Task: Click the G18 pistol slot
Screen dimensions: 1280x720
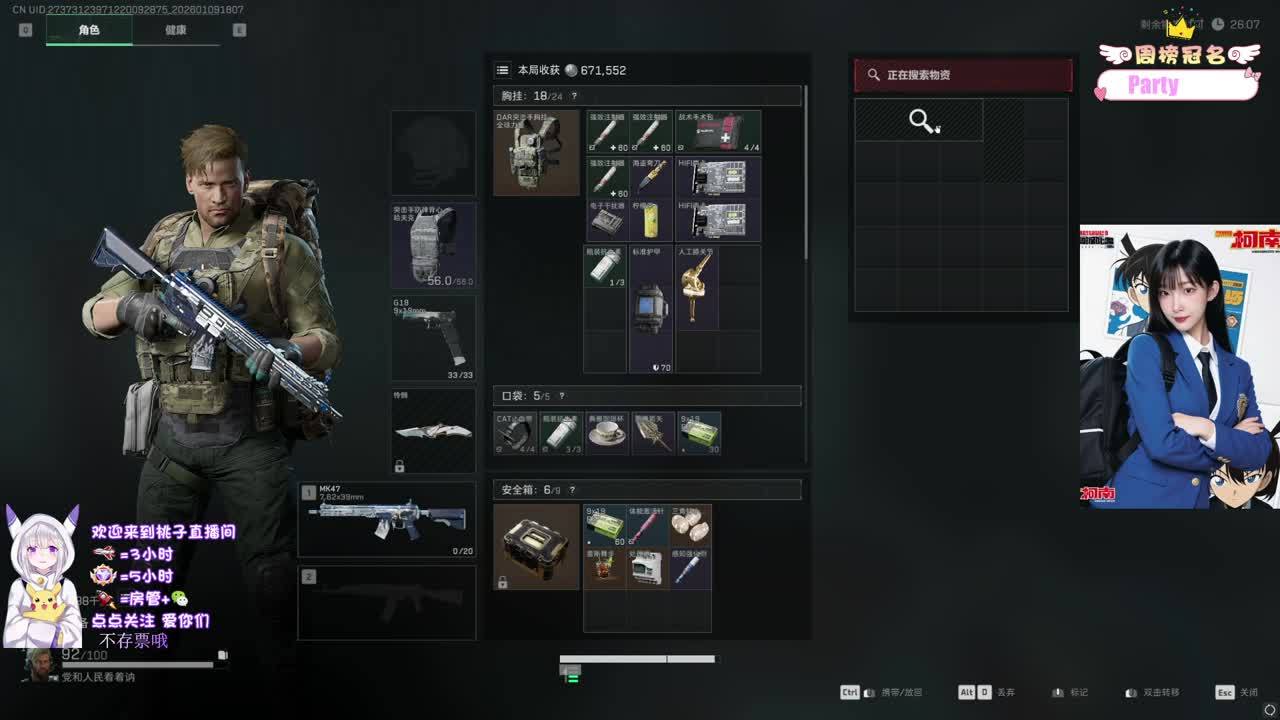Action: click(x=433, y=338)
